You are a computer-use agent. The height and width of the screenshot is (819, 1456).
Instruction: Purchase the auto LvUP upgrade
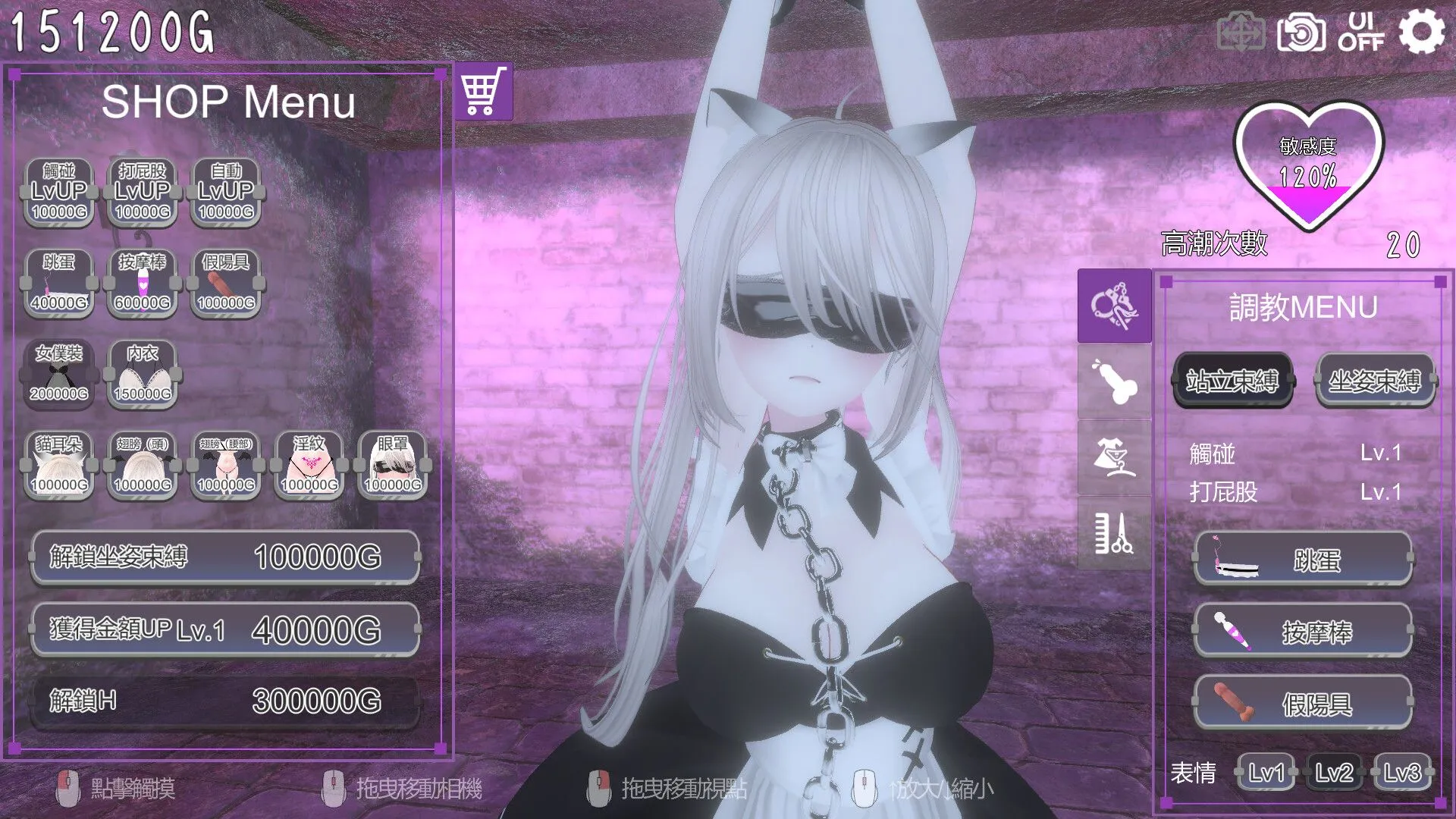(226, 193)
